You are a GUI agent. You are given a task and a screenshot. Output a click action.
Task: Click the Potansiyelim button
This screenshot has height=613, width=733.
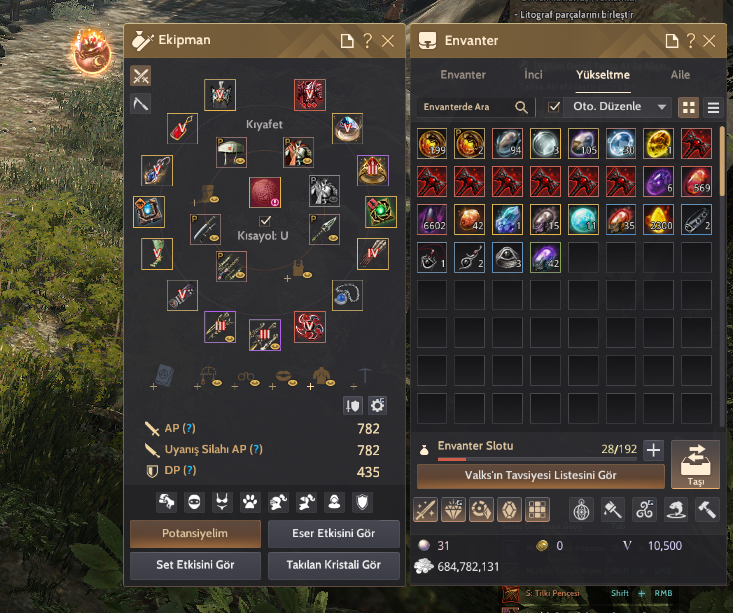click(195, 533)
